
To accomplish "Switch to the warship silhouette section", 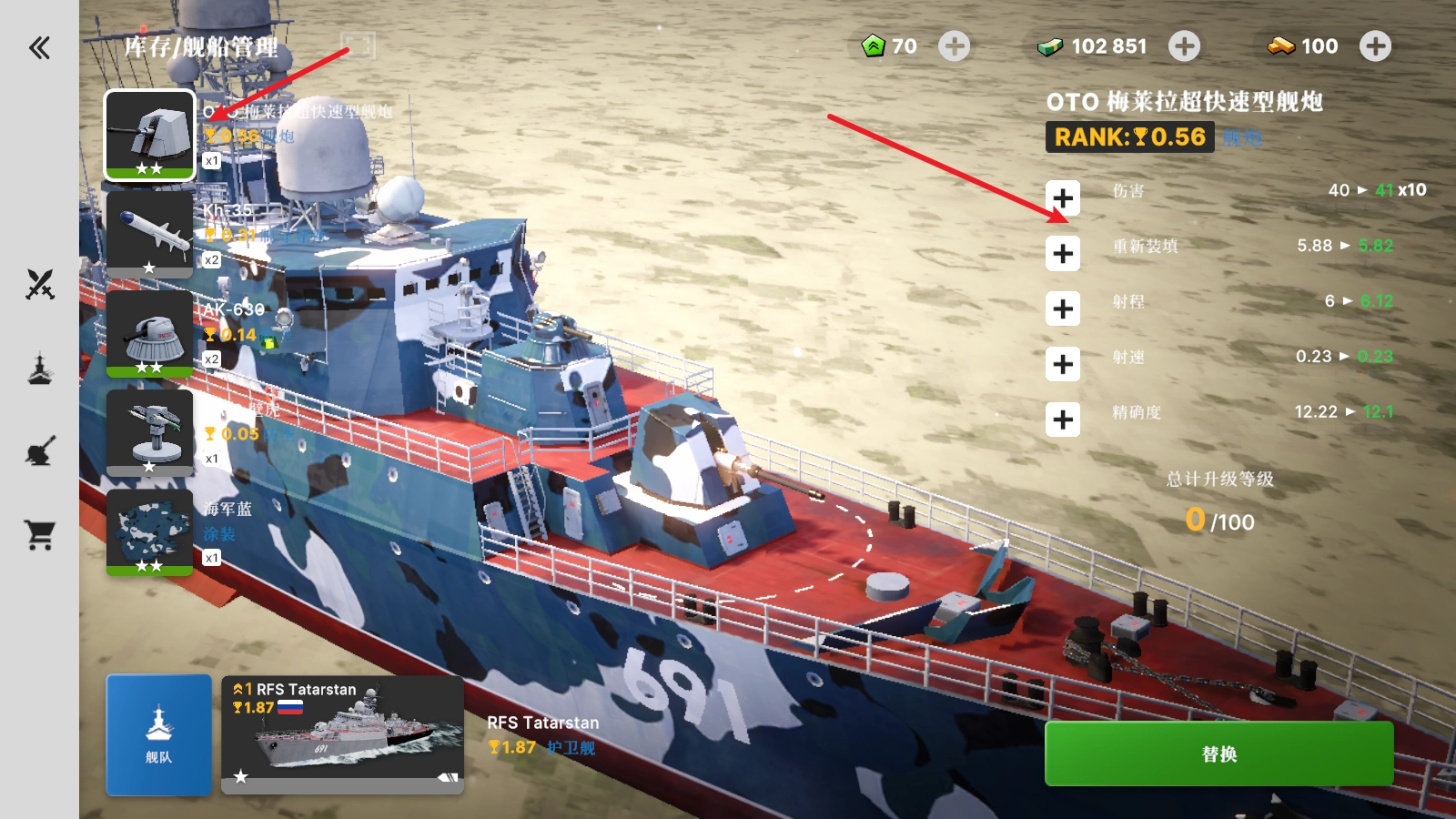I will (x=39, y=369).
